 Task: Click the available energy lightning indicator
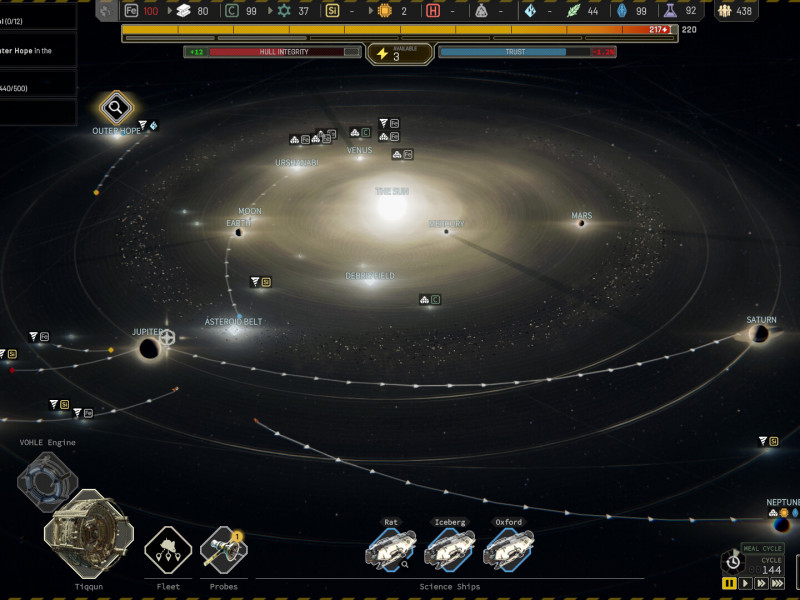385,54
